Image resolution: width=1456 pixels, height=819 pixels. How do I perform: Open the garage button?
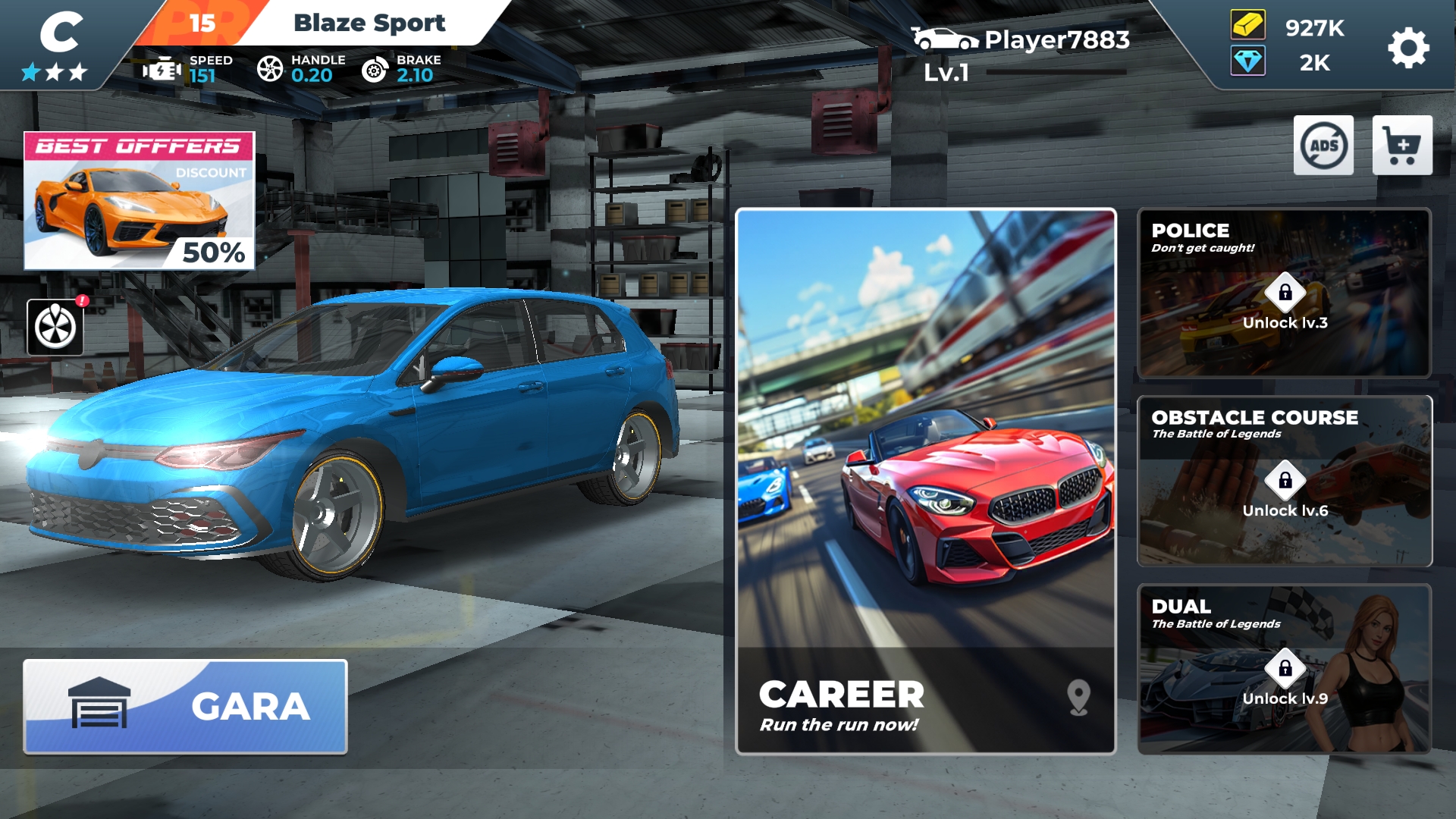click(x=186, y=706)
